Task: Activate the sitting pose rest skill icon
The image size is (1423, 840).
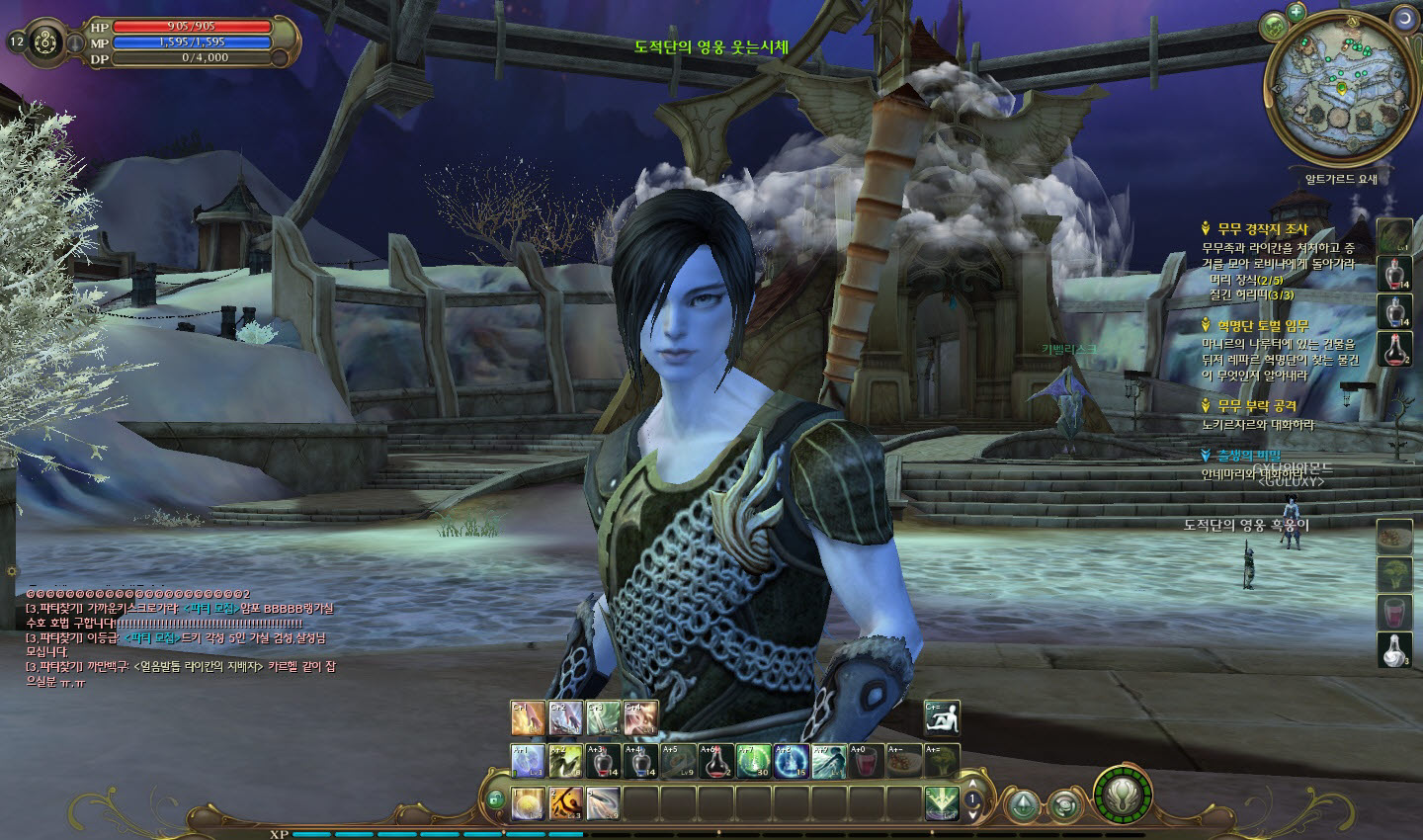Action: click(942, 718)
